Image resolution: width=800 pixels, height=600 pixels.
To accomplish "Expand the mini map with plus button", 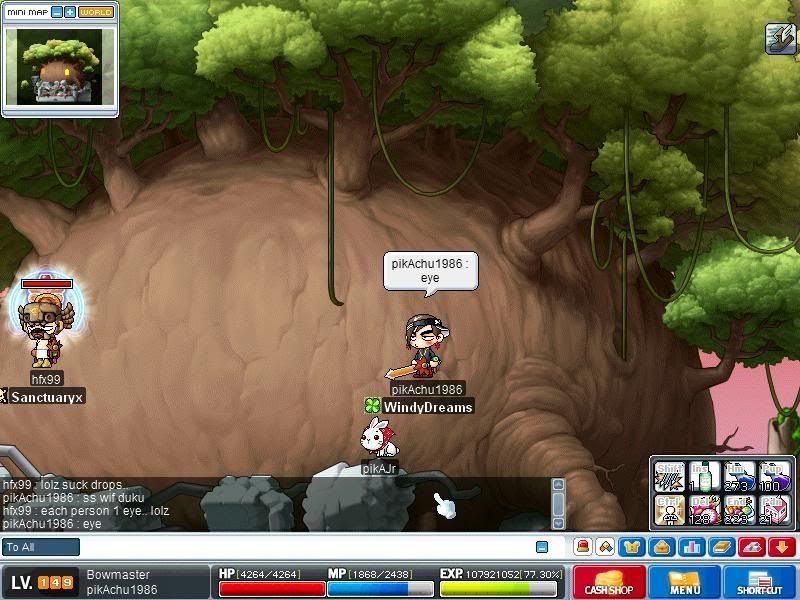I will click(70, 12).
